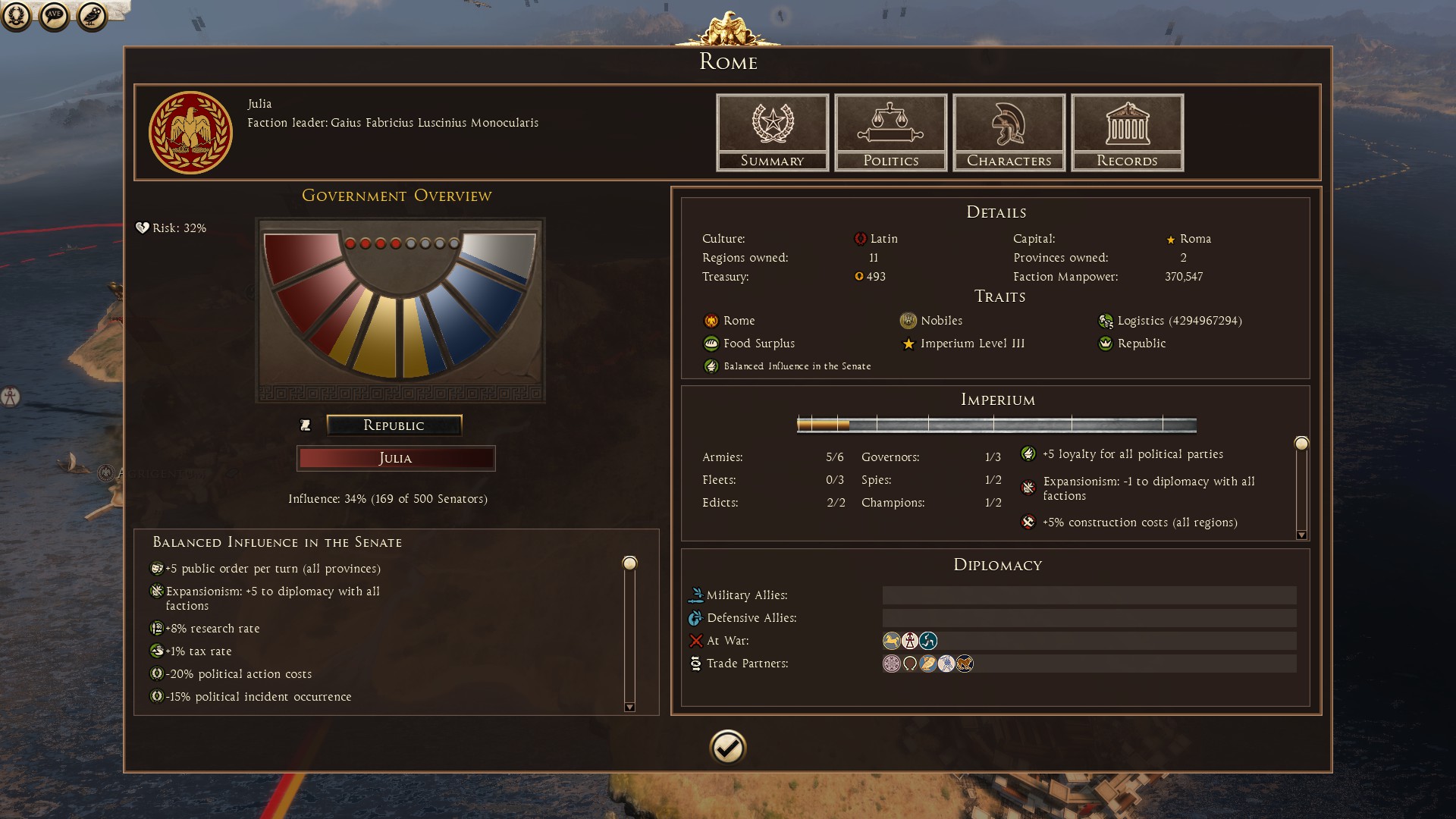Image resolution: width=1456 pixels, height=819 pixels.
Task: Open the laurel wreath menu icon
Action: [x=17, y=16]
